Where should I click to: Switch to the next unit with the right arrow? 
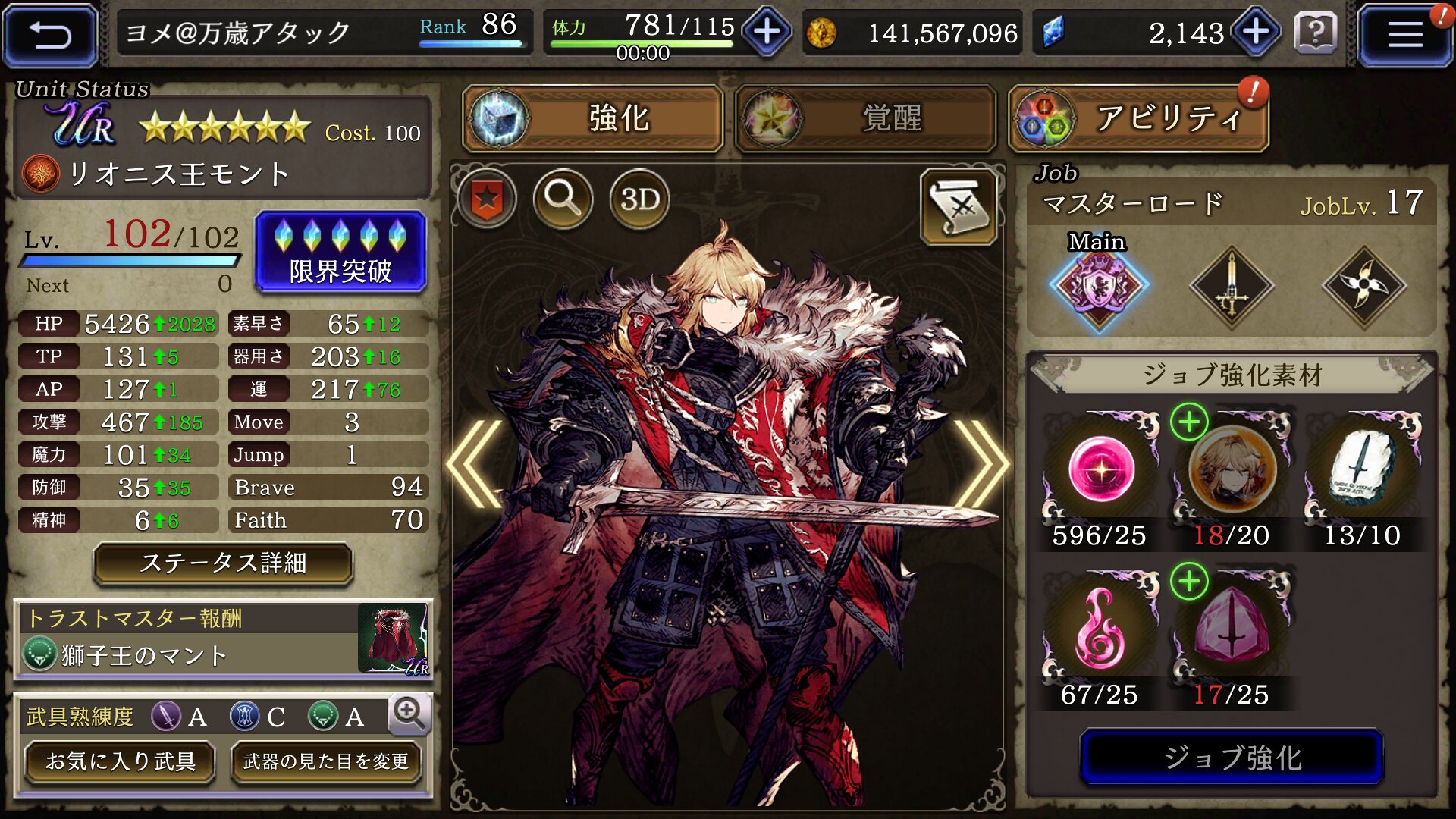981,463
